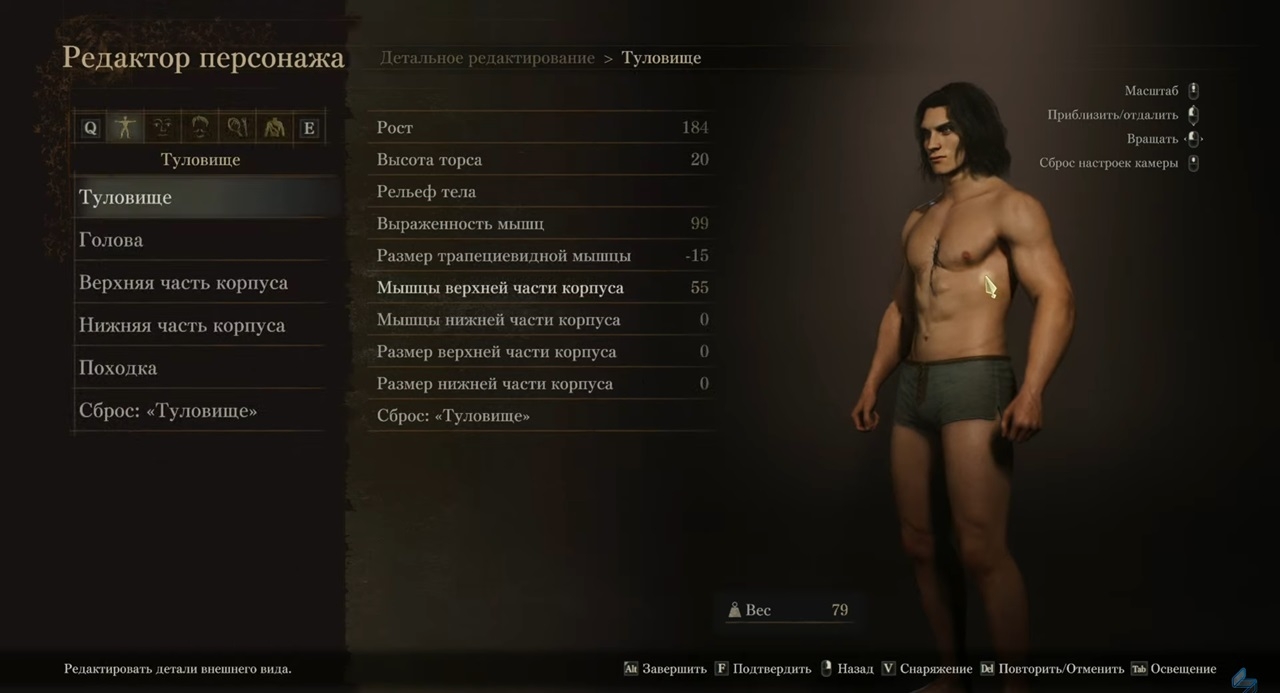
Task: Switch to the face tab icon
Action: coord(162,127)
